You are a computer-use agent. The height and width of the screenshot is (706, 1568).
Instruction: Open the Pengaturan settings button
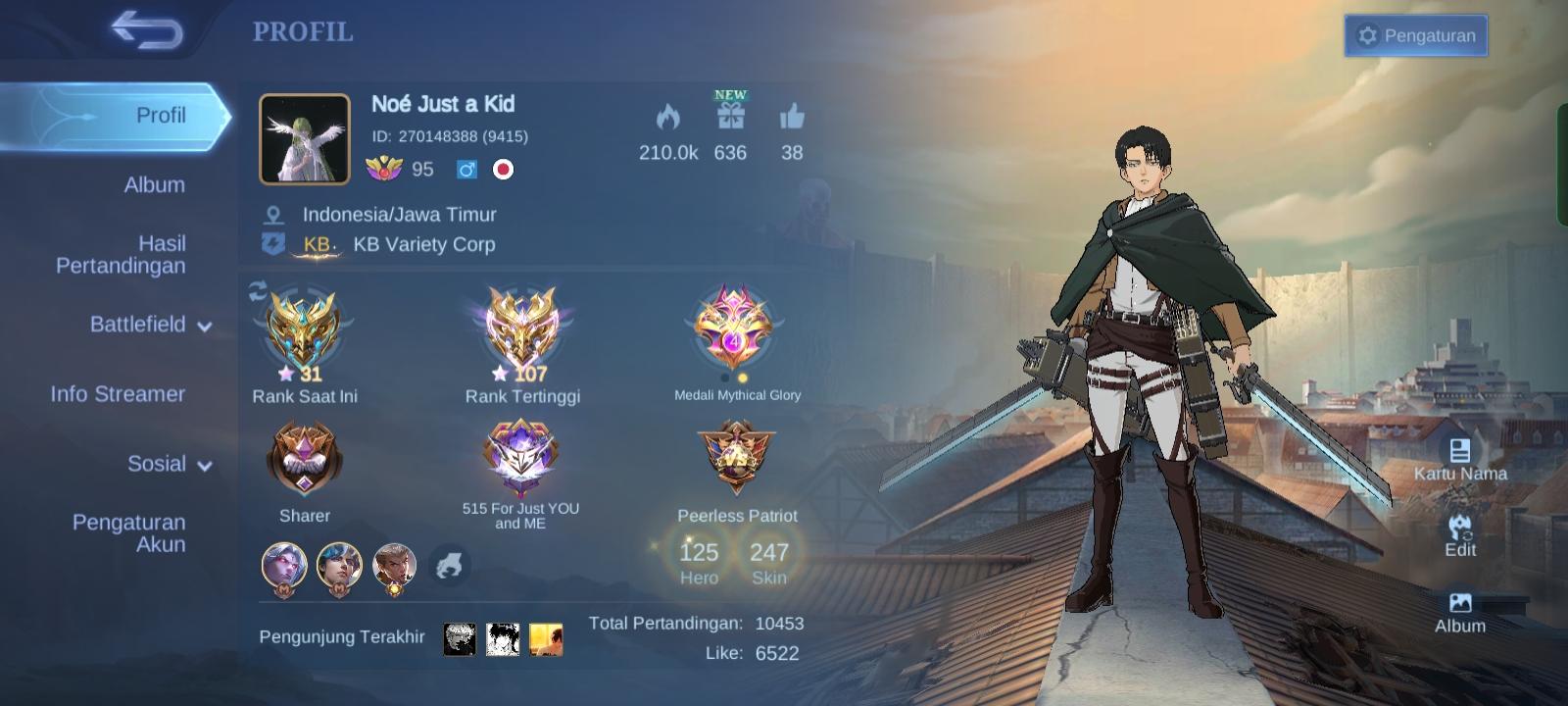[x=1415, y=35]
